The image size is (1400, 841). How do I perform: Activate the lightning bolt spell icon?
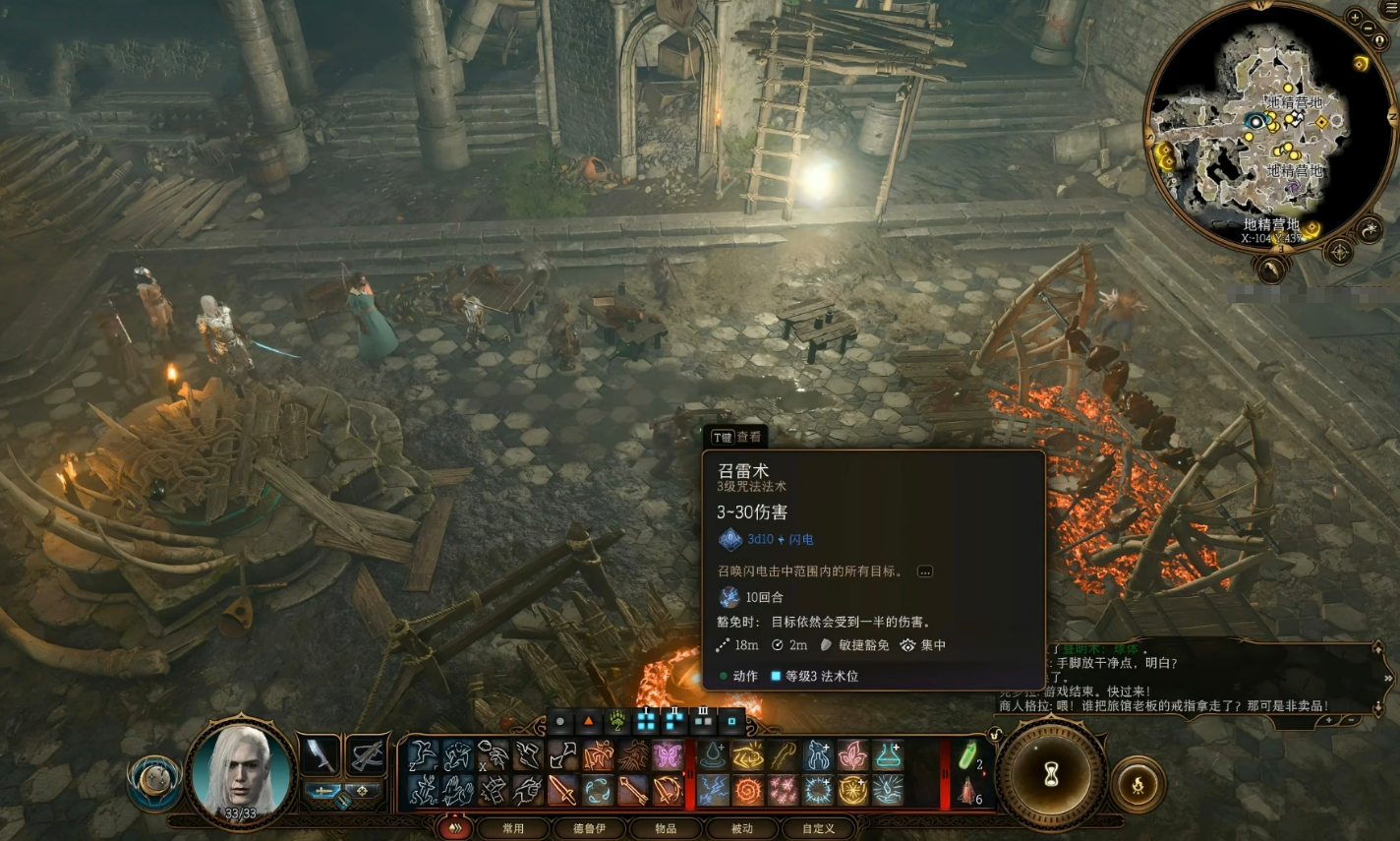click(x=713, y=790)
